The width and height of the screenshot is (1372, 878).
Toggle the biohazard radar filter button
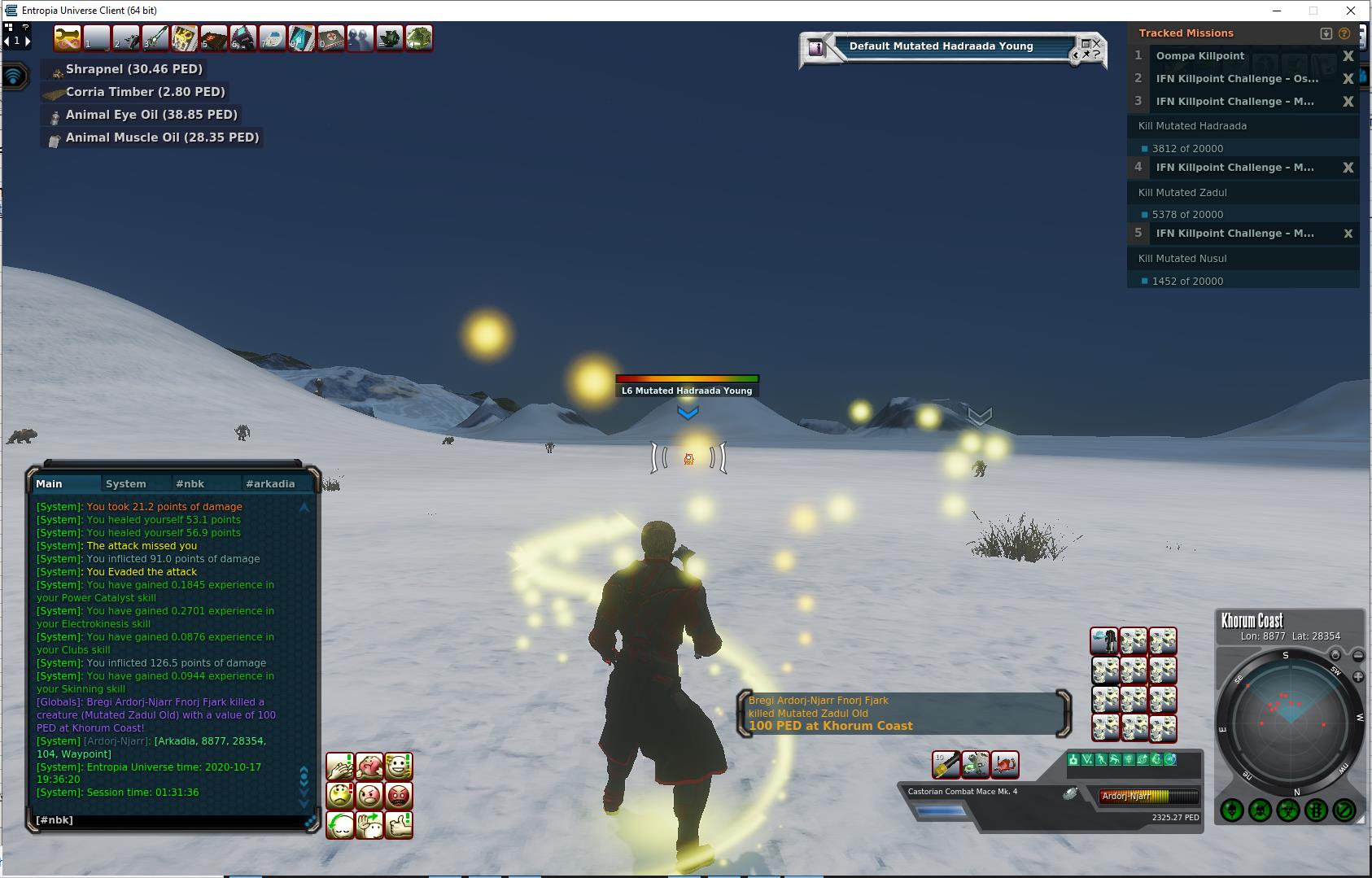[1287, 810]
